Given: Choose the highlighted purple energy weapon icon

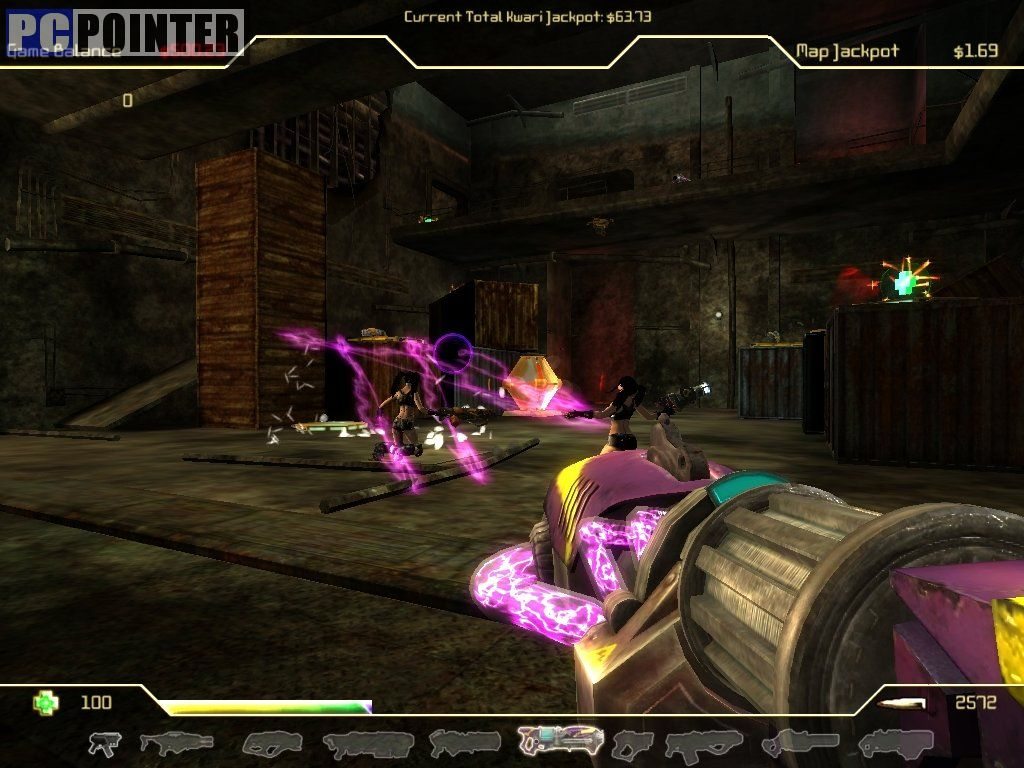Looking at the screenshot, I should click(560, 741).
